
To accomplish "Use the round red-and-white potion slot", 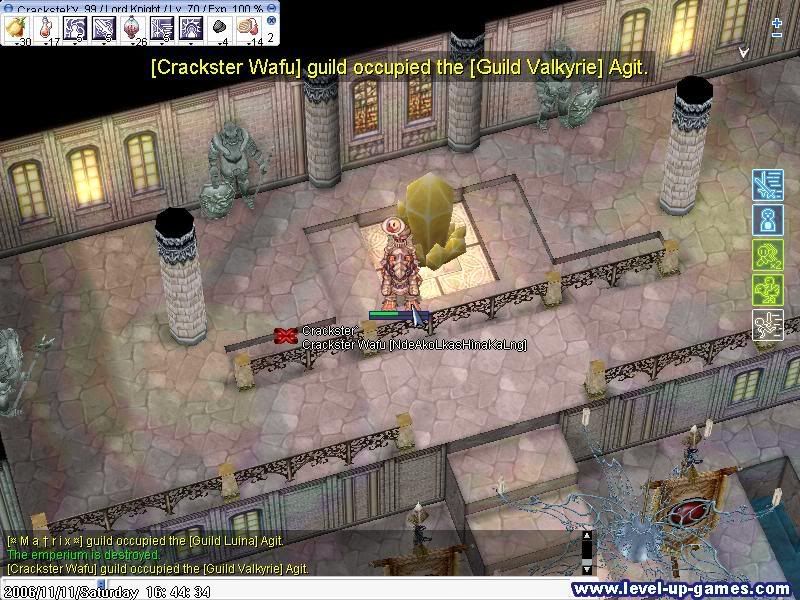I will click(131, 29).
